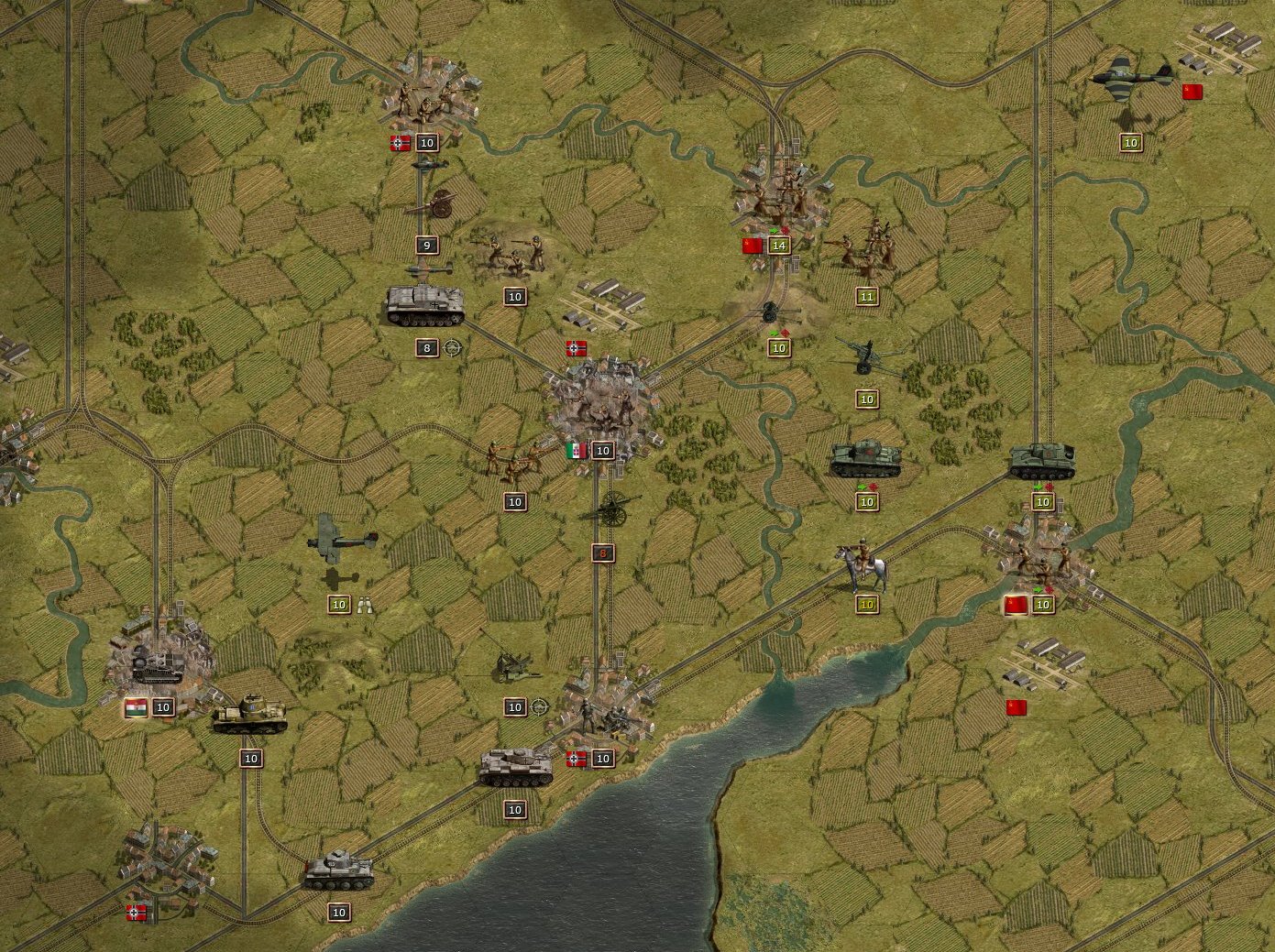Click the binoculars spotting icon next to the biplane
This screenshot has height=952, width=1275.
(364, 605)
